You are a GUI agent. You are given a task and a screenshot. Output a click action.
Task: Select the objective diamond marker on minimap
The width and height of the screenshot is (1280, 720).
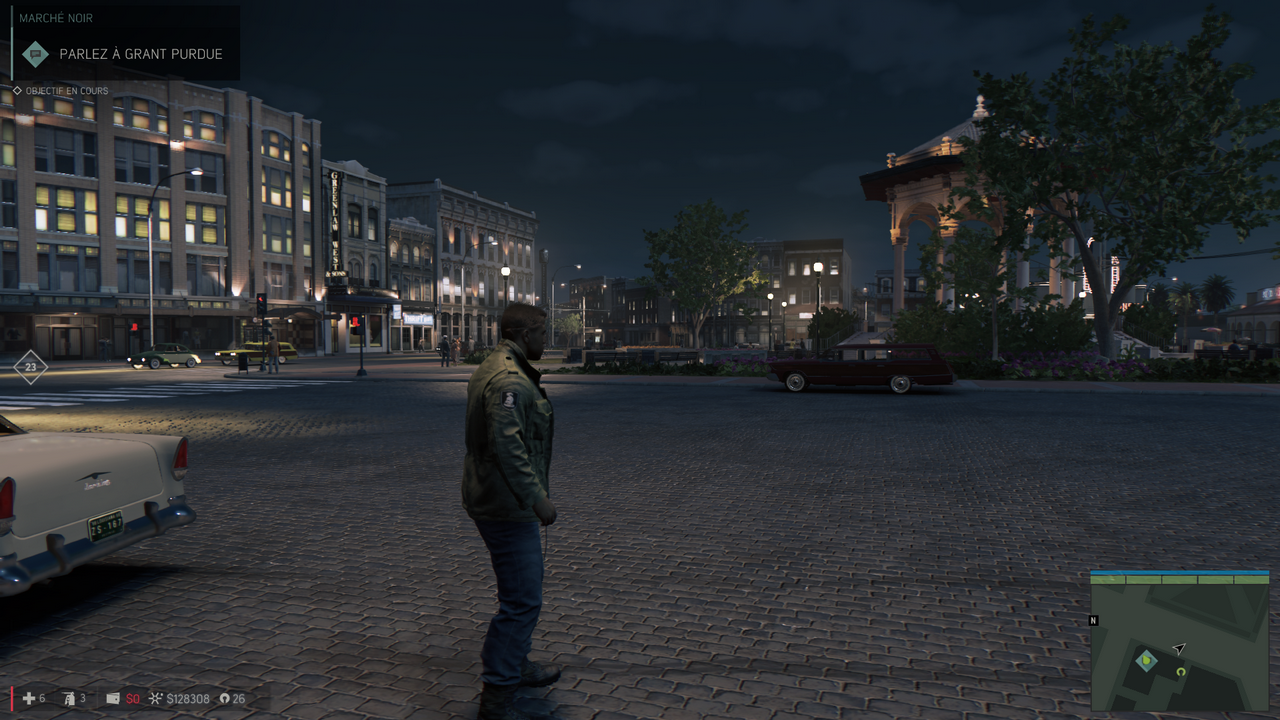pos(1147,660)
